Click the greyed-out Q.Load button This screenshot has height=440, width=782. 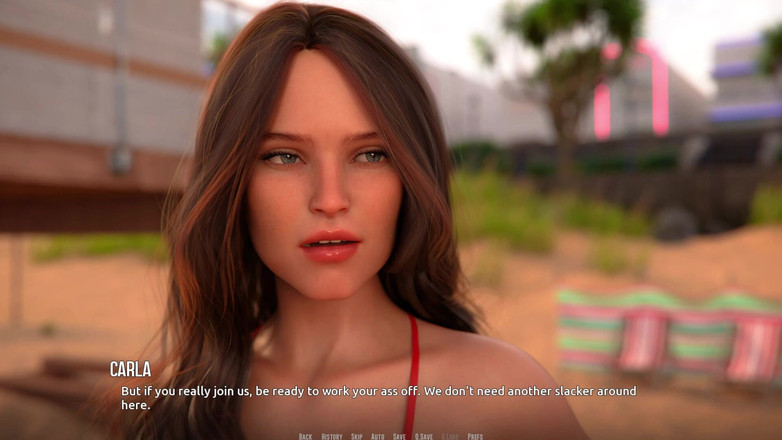pos(450,436)
